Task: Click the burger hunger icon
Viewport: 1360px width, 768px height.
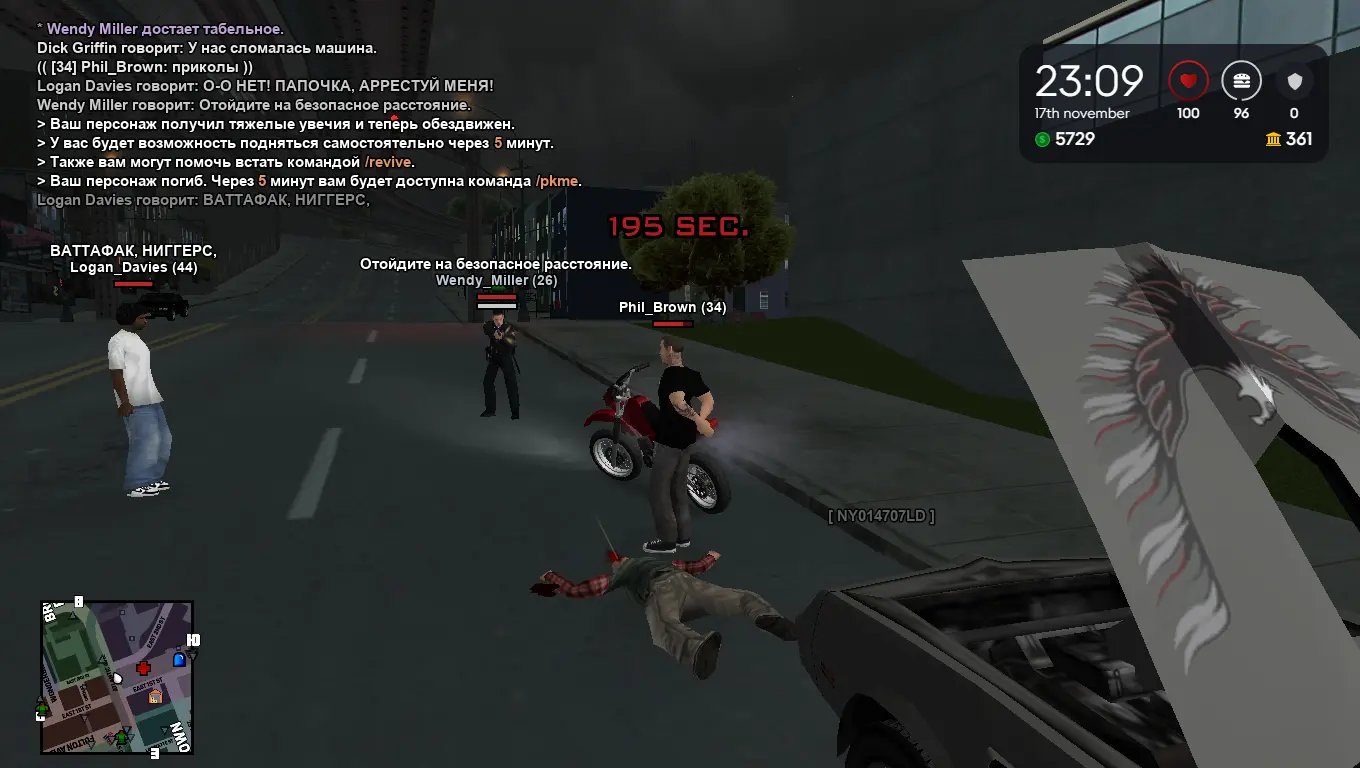Action: pos(1241,80)
